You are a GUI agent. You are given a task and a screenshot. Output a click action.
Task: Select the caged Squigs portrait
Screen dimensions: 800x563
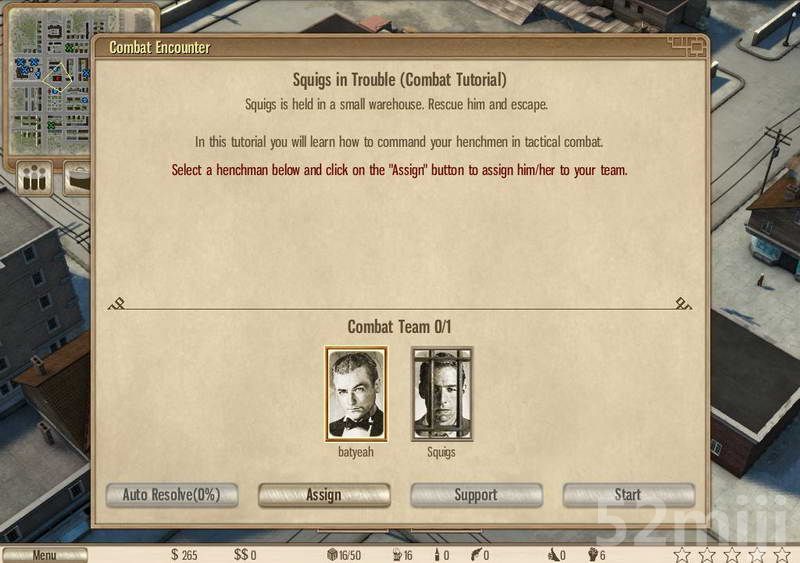coord(441,394)
